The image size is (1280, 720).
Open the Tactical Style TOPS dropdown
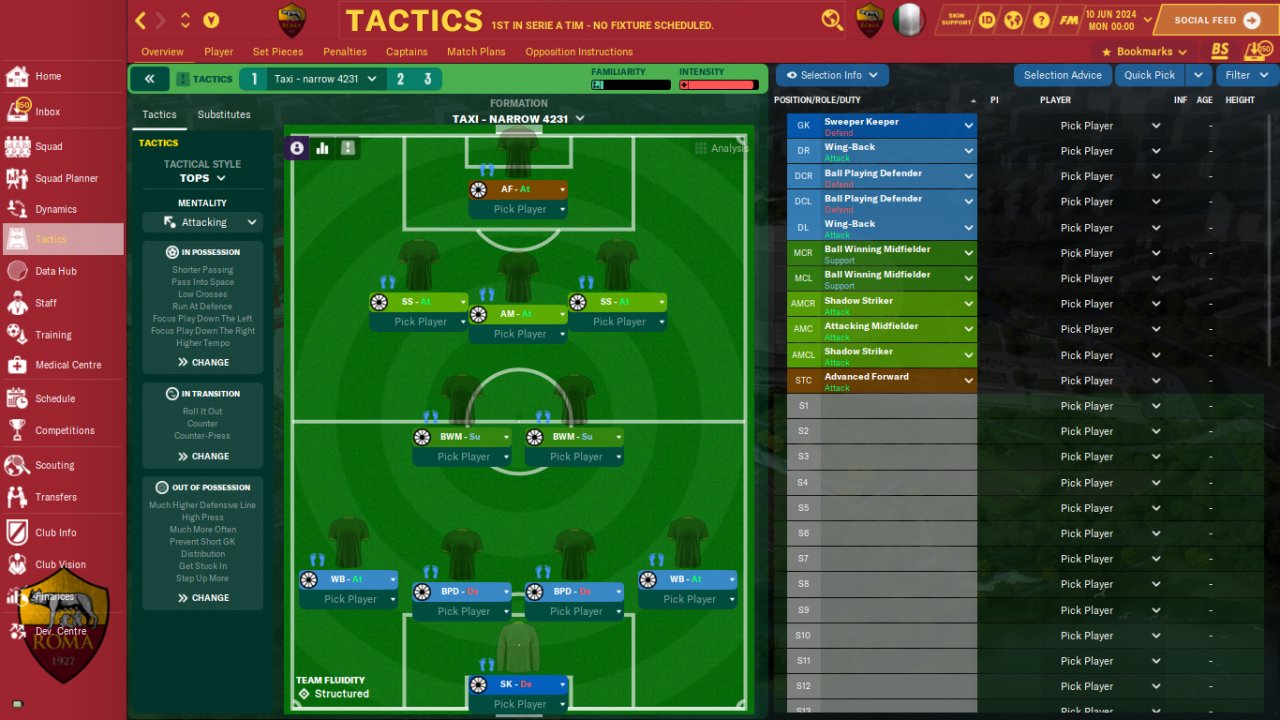[x=203, y=178]
